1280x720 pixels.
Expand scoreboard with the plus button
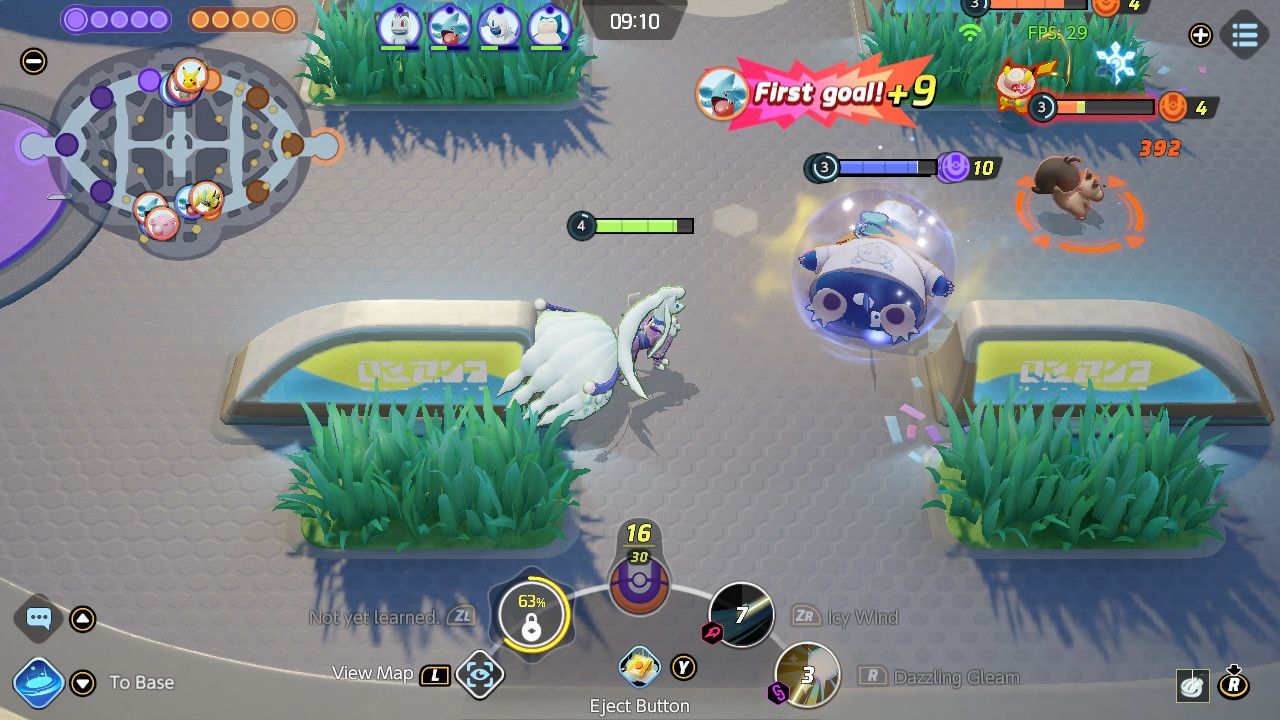click(x=1200, y=35)
